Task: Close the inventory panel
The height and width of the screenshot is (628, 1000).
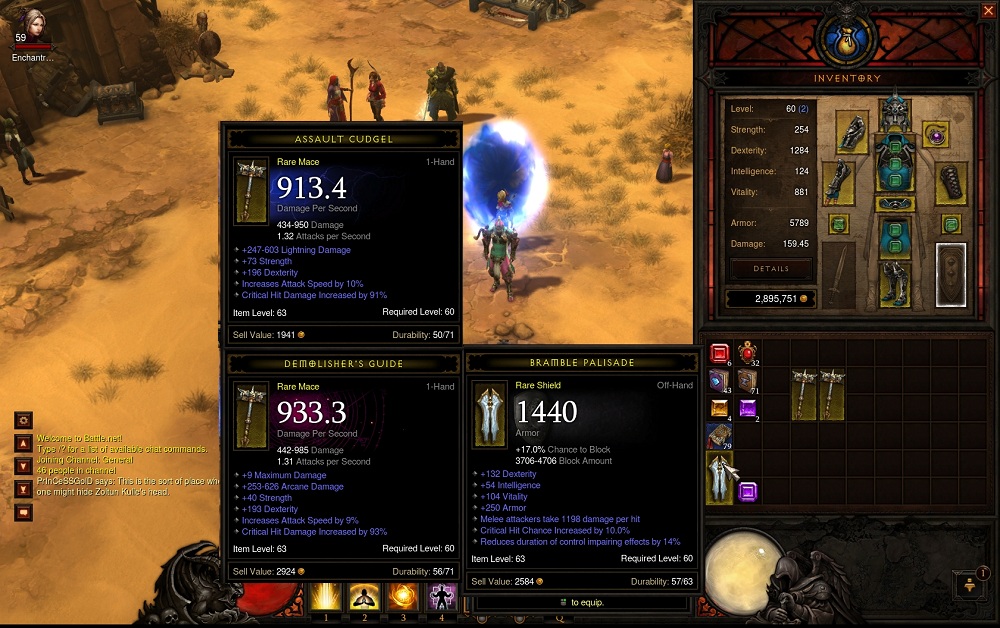Action: coord(988,11)
